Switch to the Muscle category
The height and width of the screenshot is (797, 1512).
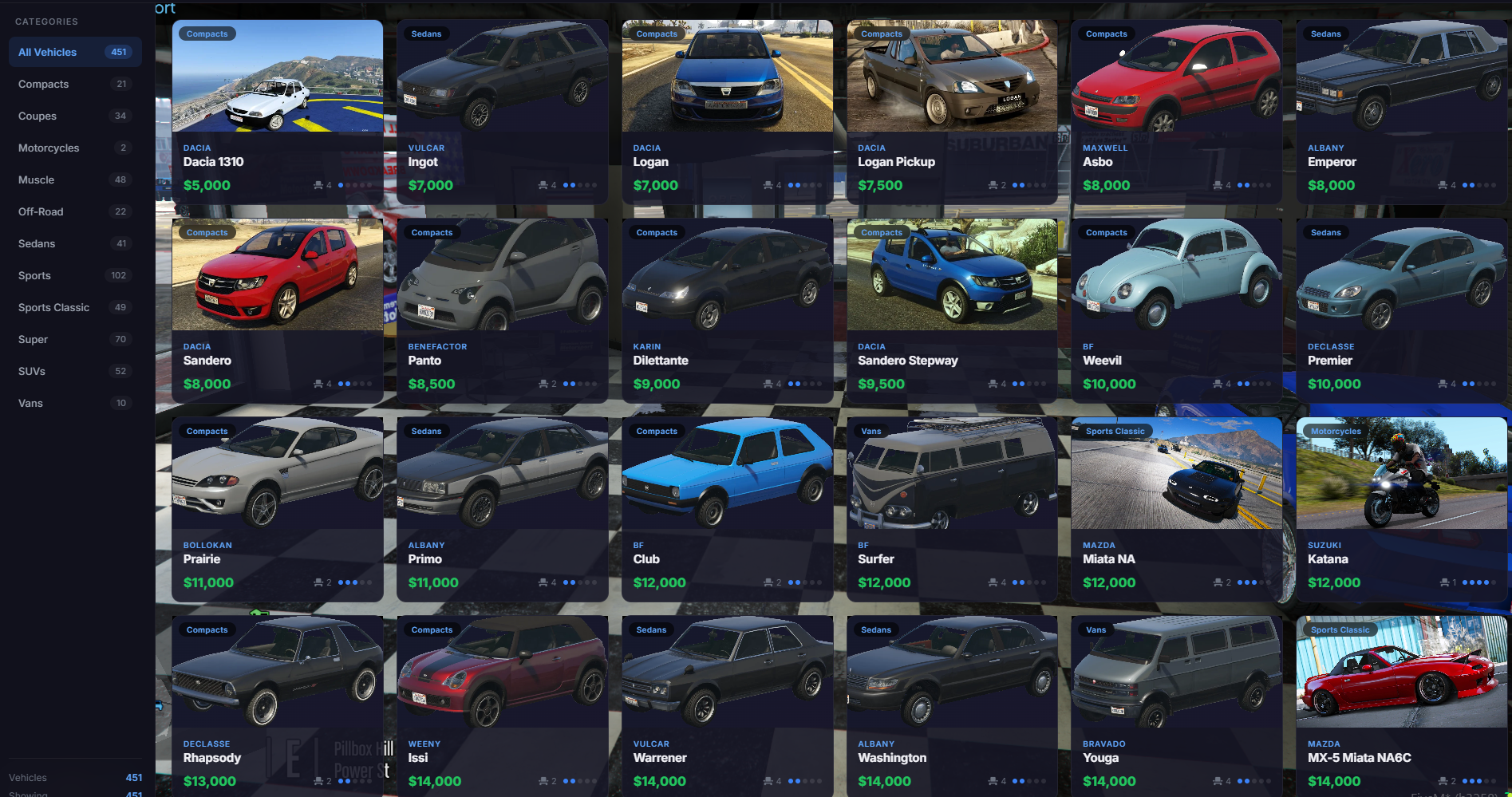coord(36,180)
